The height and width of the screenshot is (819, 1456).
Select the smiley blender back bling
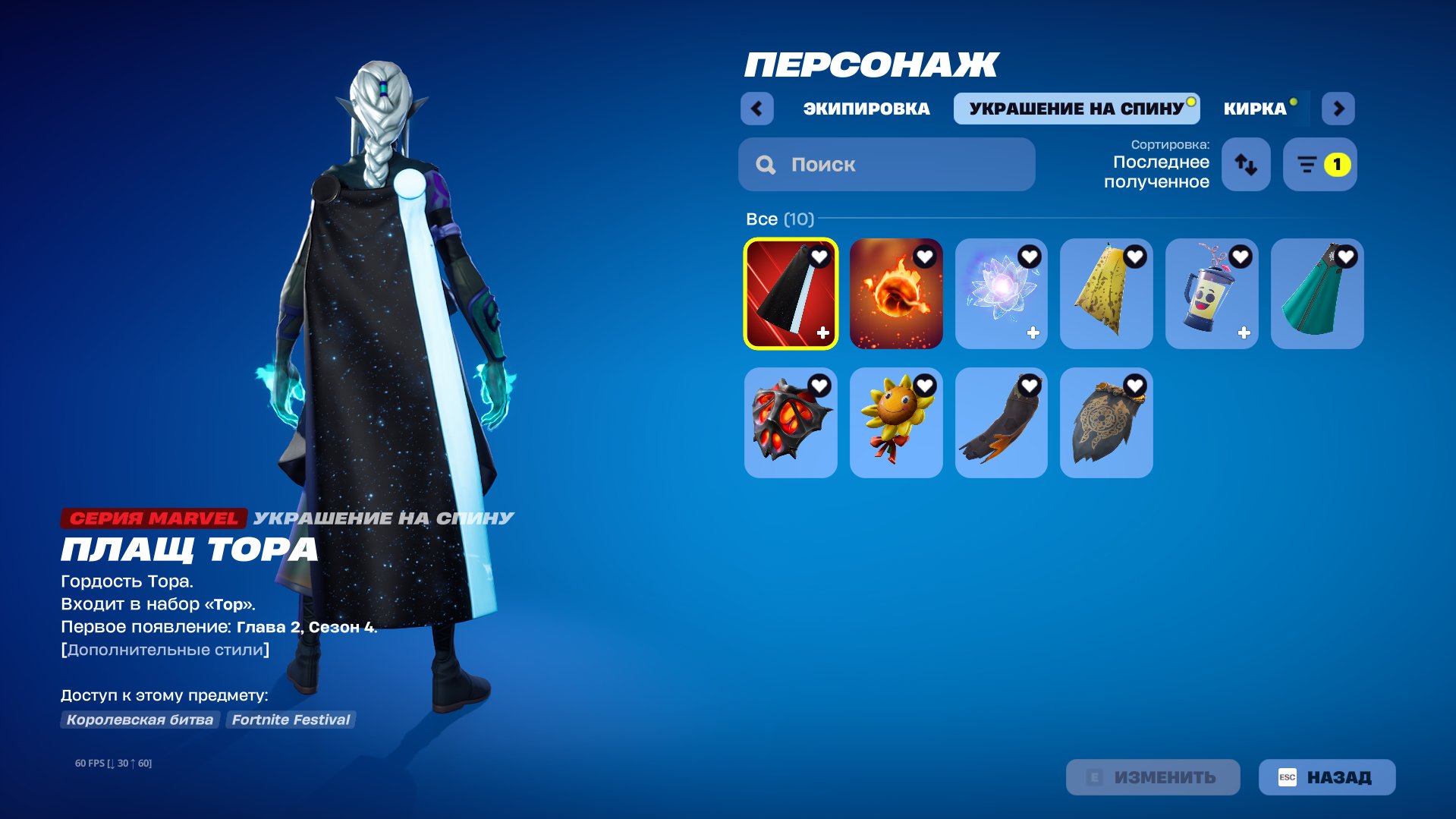1211,294
